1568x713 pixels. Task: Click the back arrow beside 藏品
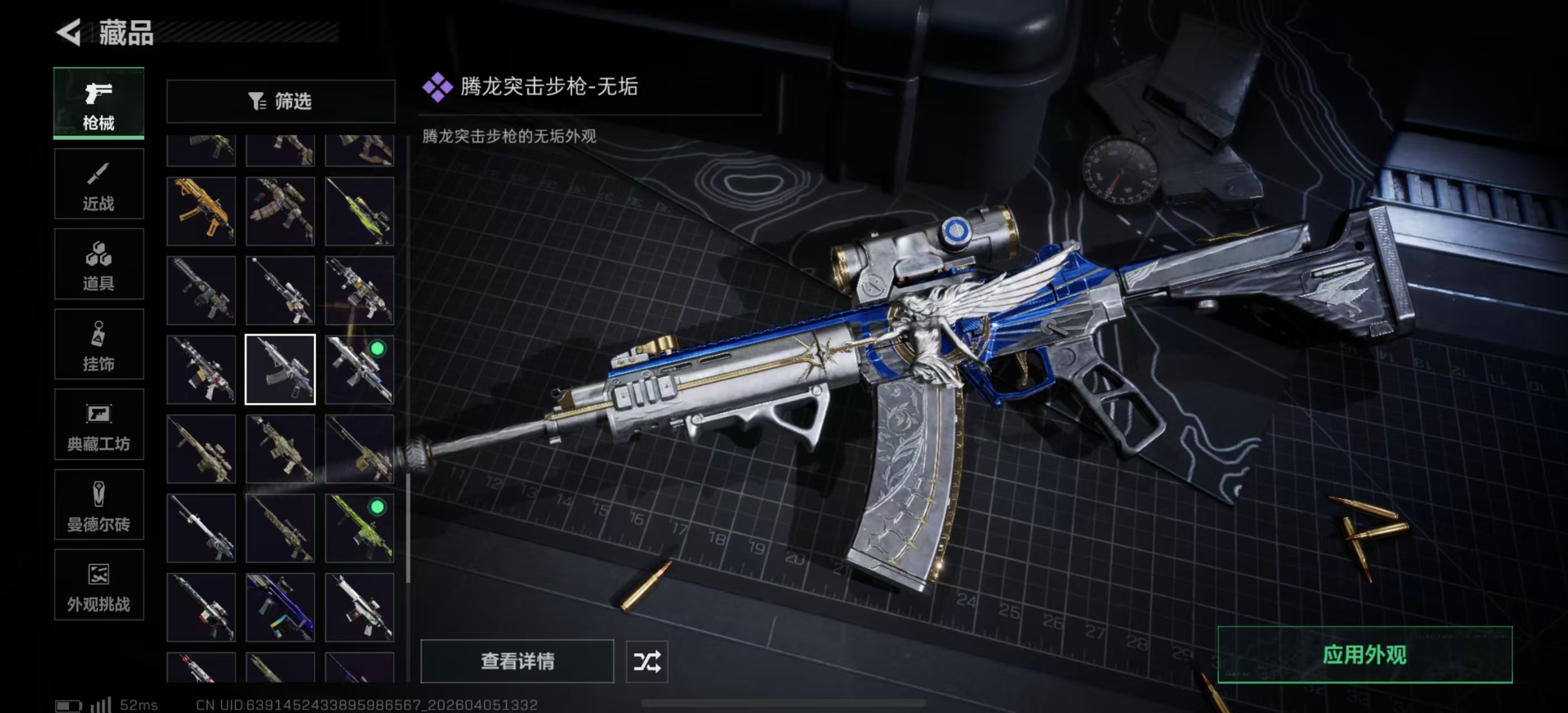(x=69, y=33)
